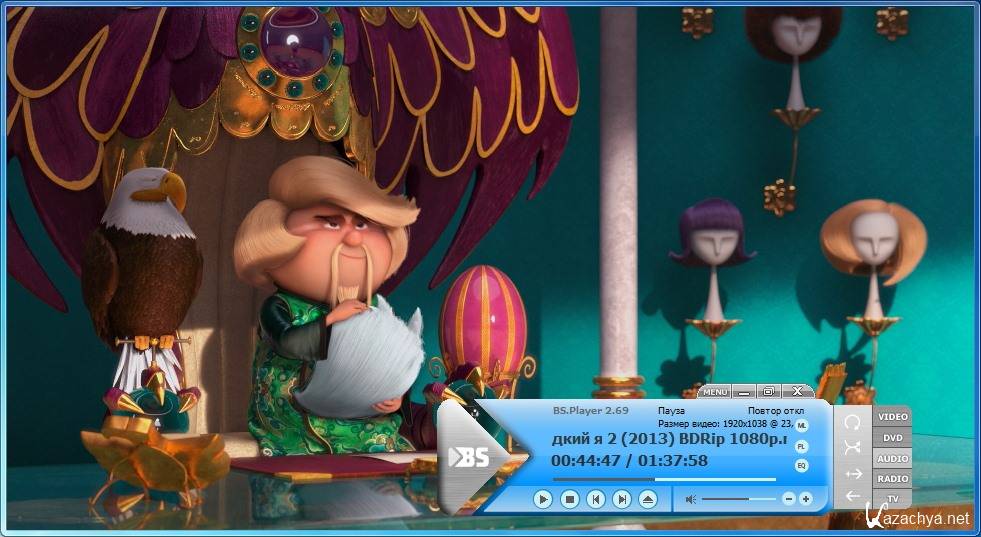Switch to the AUDIO mode tab
Image resolution: width=981 pixels, height=537 pixels.
pyautogui.click(x=892, y=458)
